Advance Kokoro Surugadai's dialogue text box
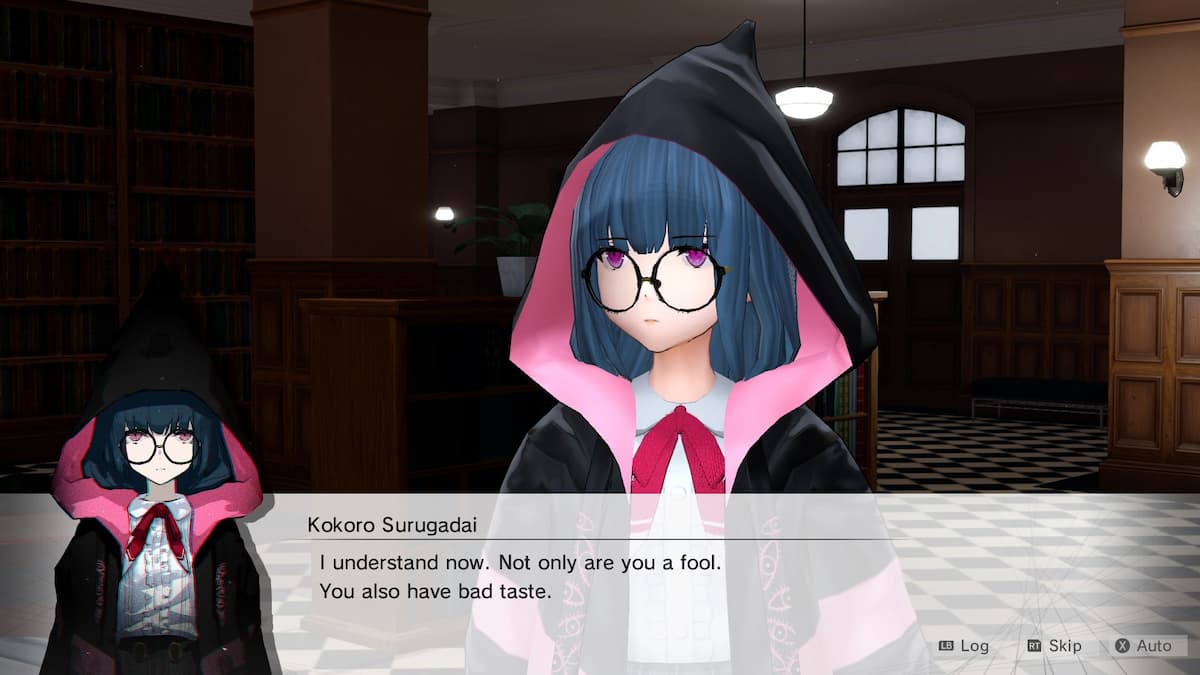 [x=600, y=577]
